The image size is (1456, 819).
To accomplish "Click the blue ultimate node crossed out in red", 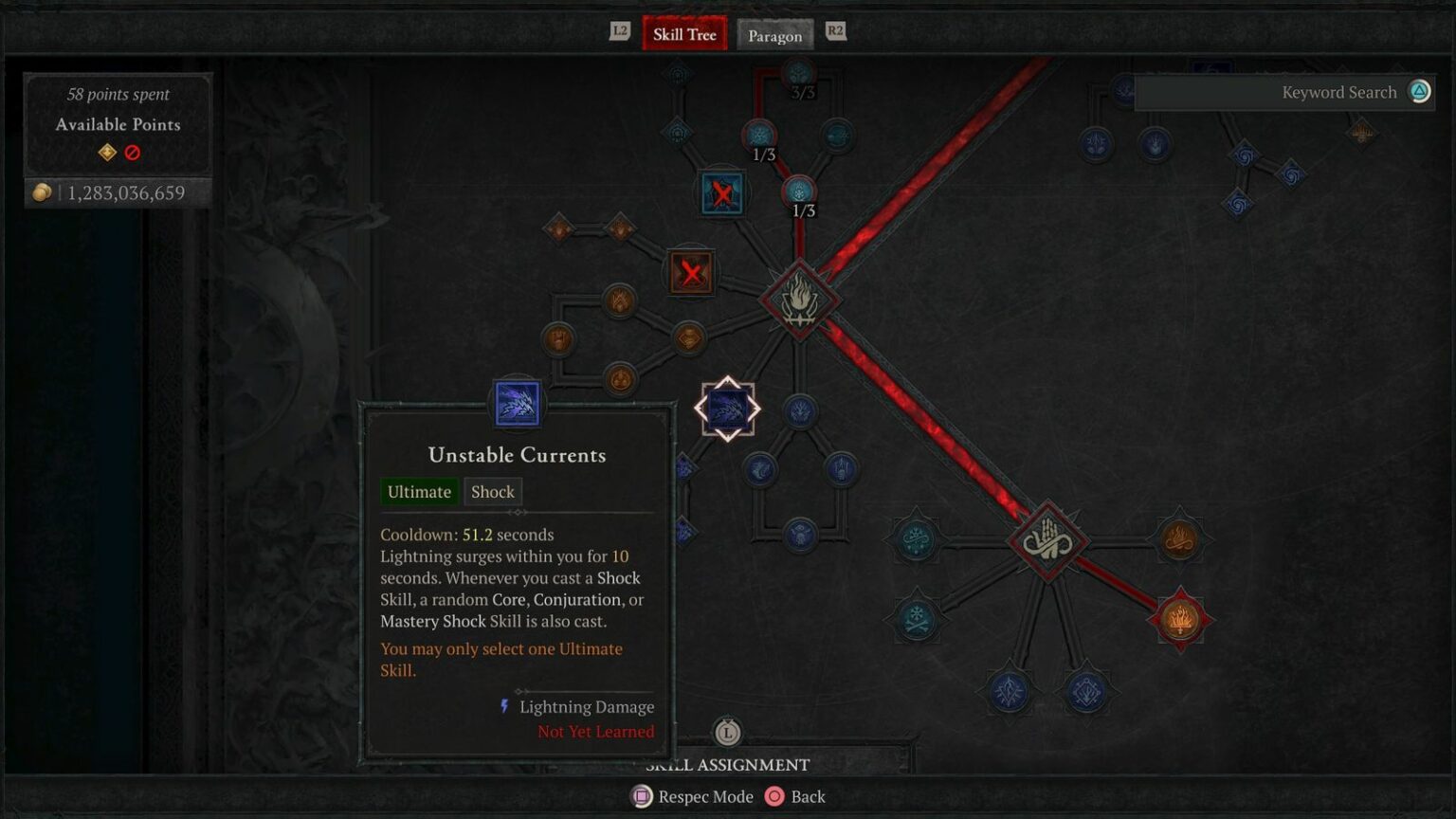I will (722, 194).
